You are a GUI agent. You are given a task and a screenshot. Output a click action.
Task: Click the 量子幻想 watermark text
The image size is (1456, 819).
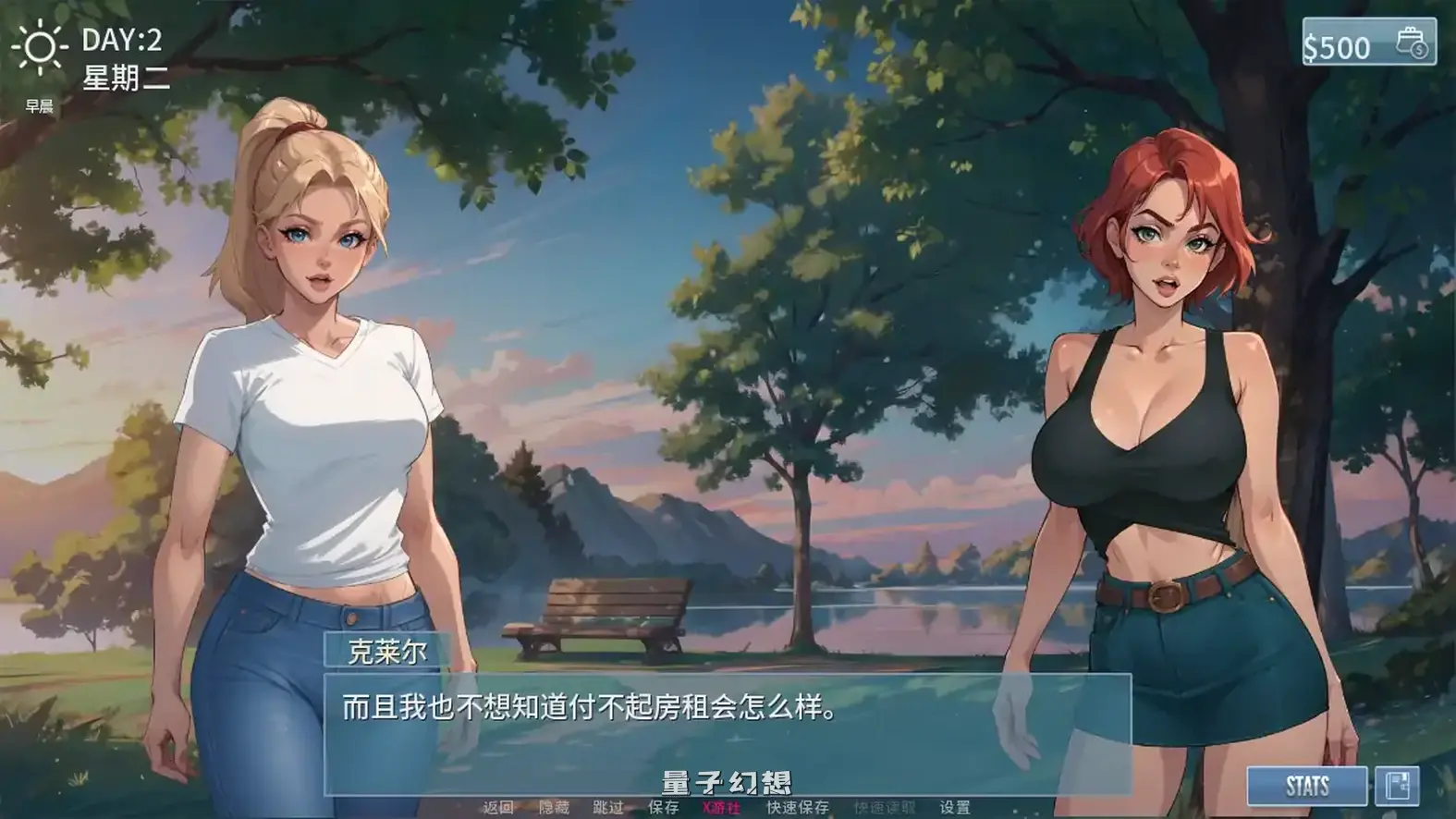click(x=727, y=779)
